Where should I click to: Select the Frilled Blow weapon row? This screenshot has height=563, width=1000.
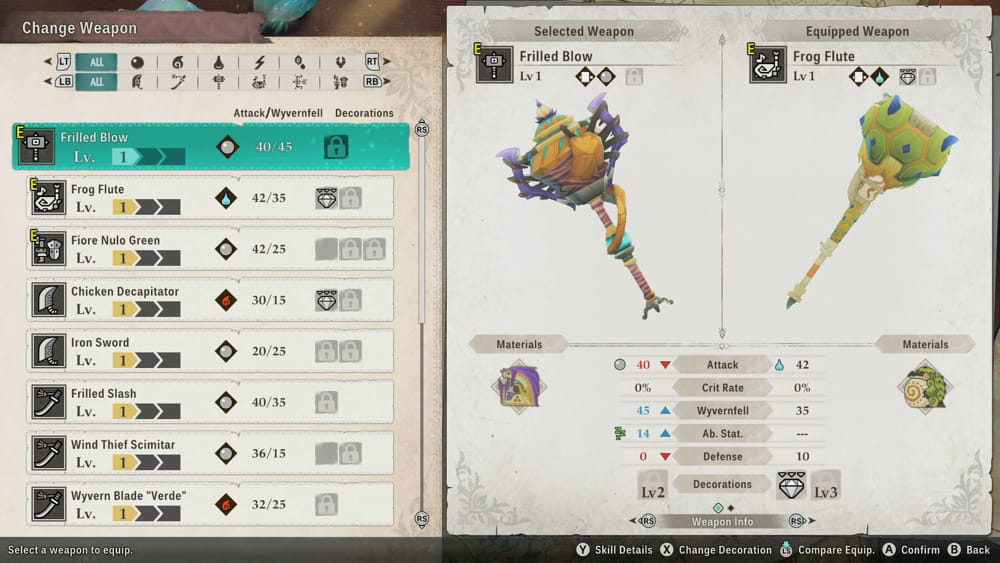coord(210,147)
